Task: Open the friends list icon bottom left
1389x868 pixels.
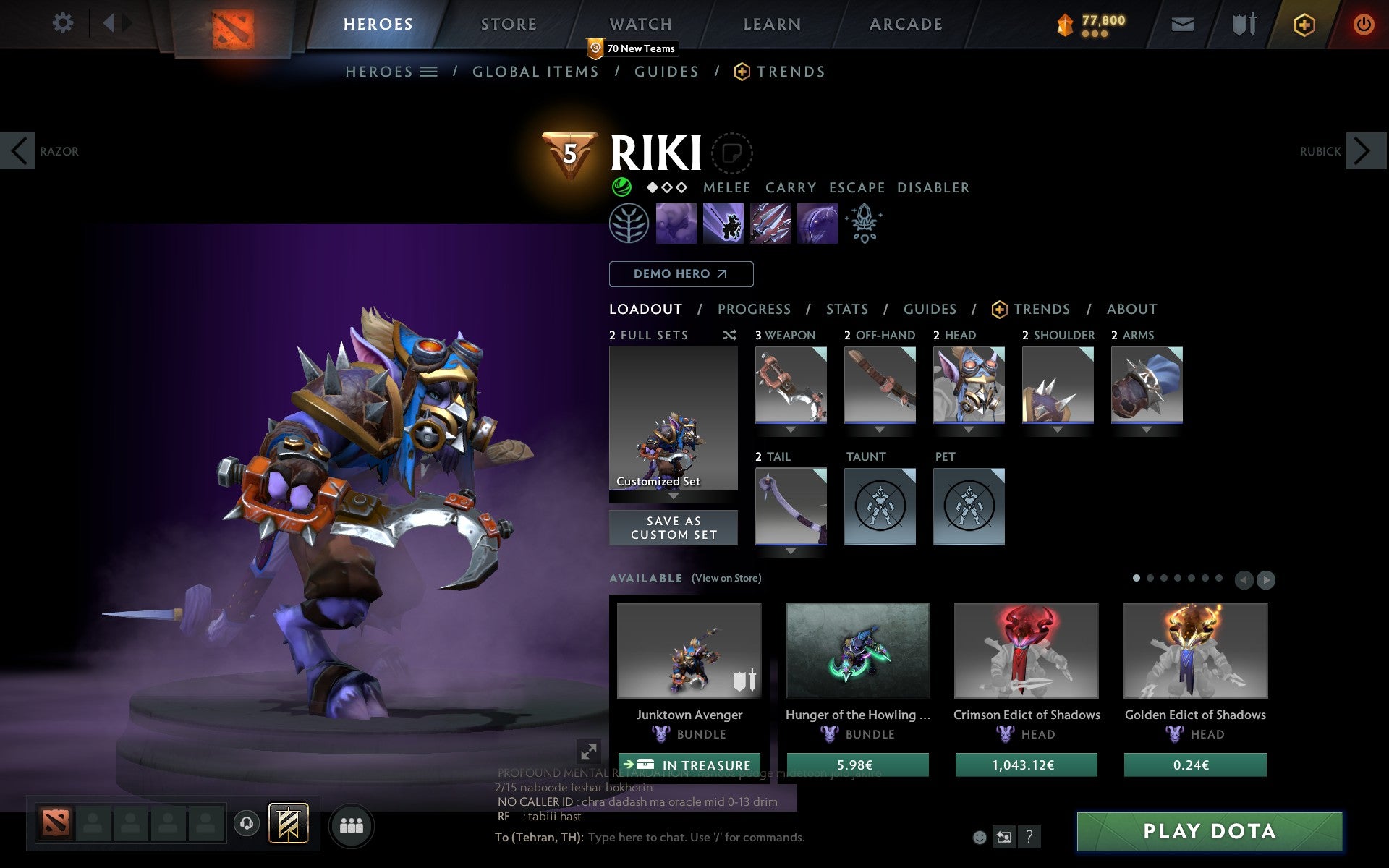Action: [352, 824]
